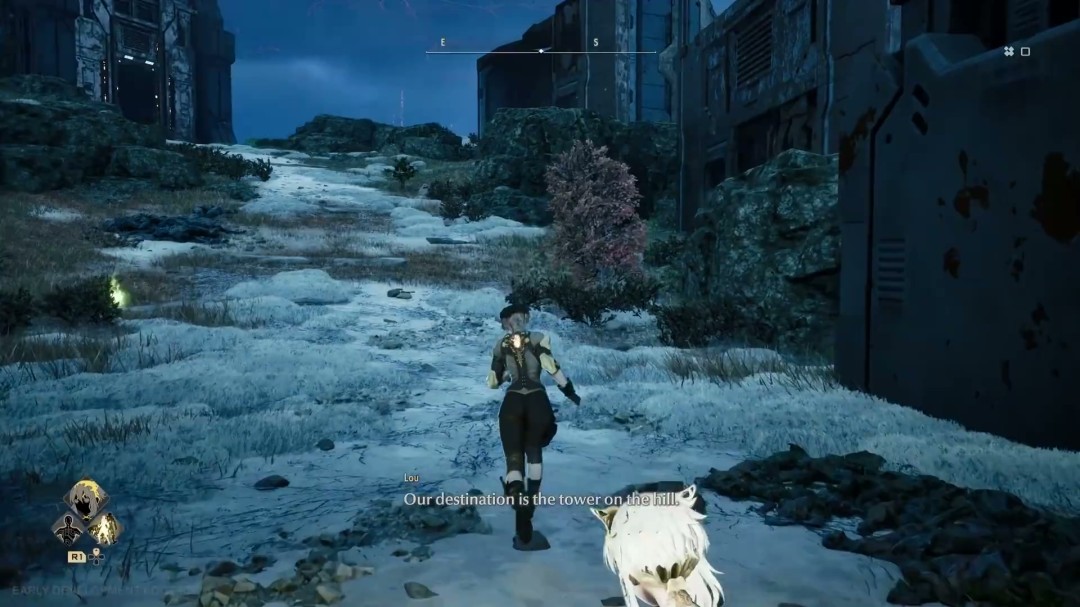
Task: Click the four-diamond cluster HUD icon
Action: (1009, 51)
